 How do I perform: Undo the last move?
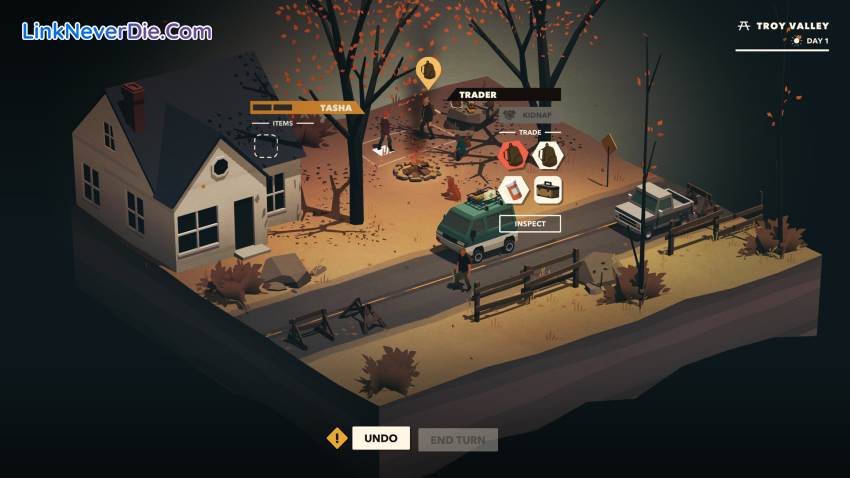(381, 438)
